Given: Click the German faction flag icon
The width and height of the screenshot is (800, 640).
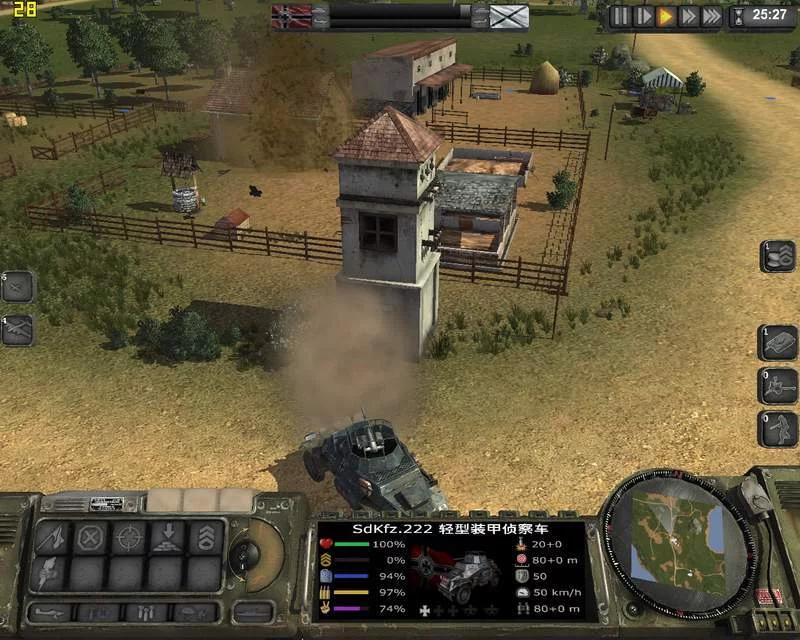Looking at the screenshot, I should tap(290, 16).
